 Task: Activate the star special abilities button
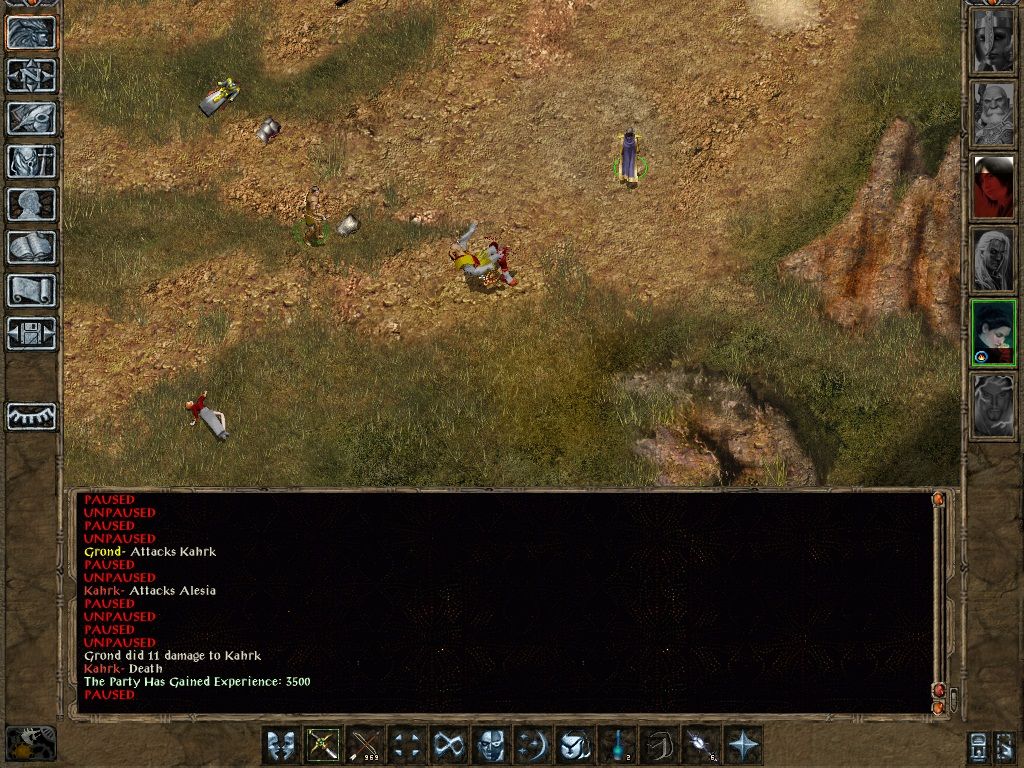[x=743, y=745]
